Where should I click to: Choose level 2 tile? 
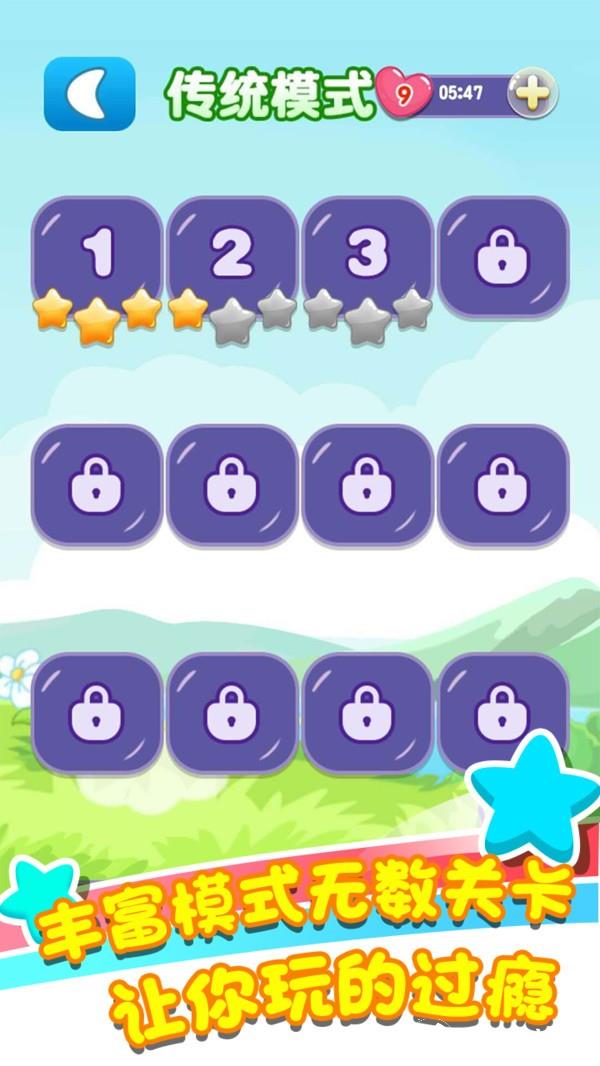232,254
